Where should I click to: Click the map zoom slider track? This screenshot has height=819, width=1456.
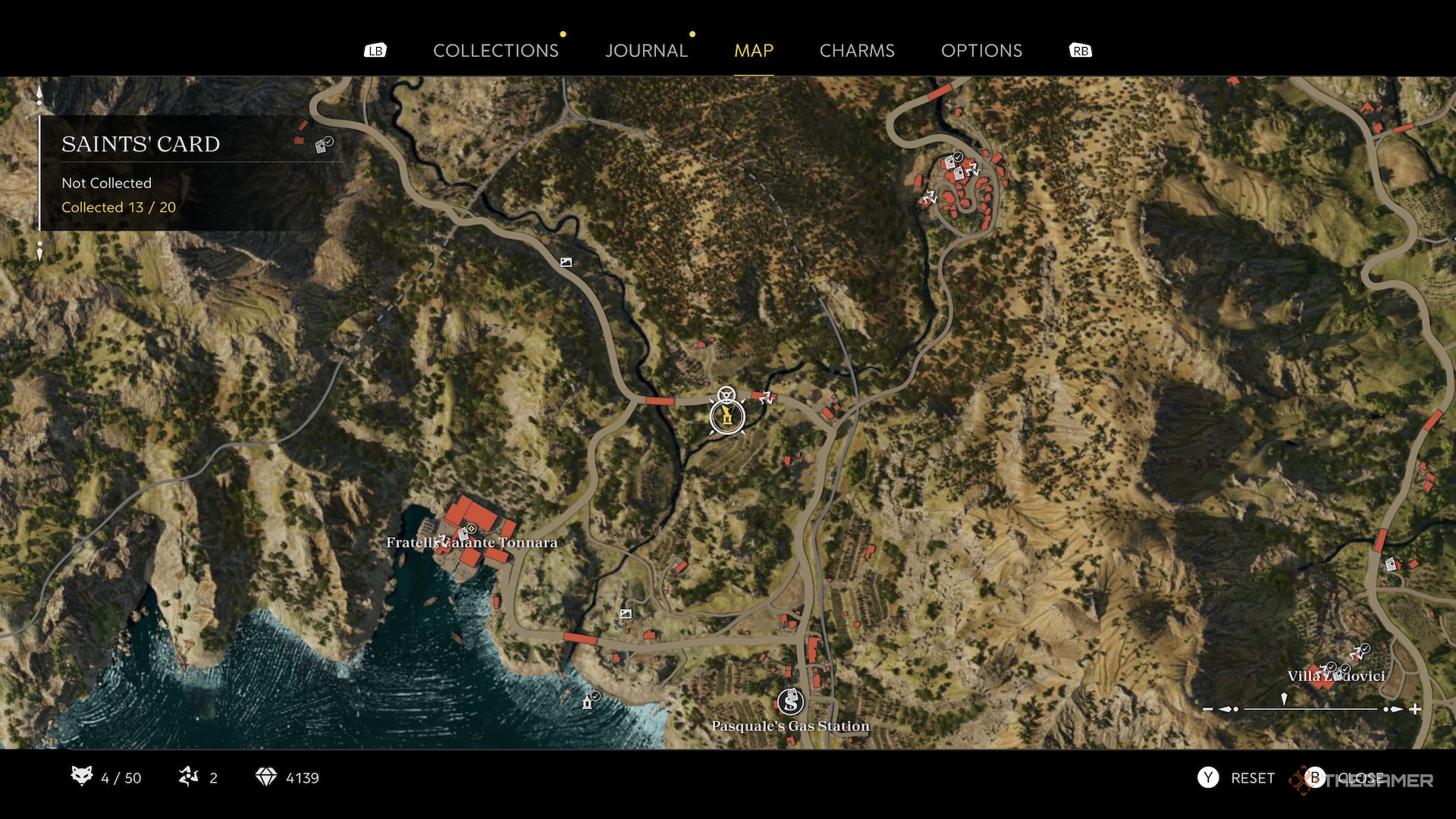point(1310,709)
